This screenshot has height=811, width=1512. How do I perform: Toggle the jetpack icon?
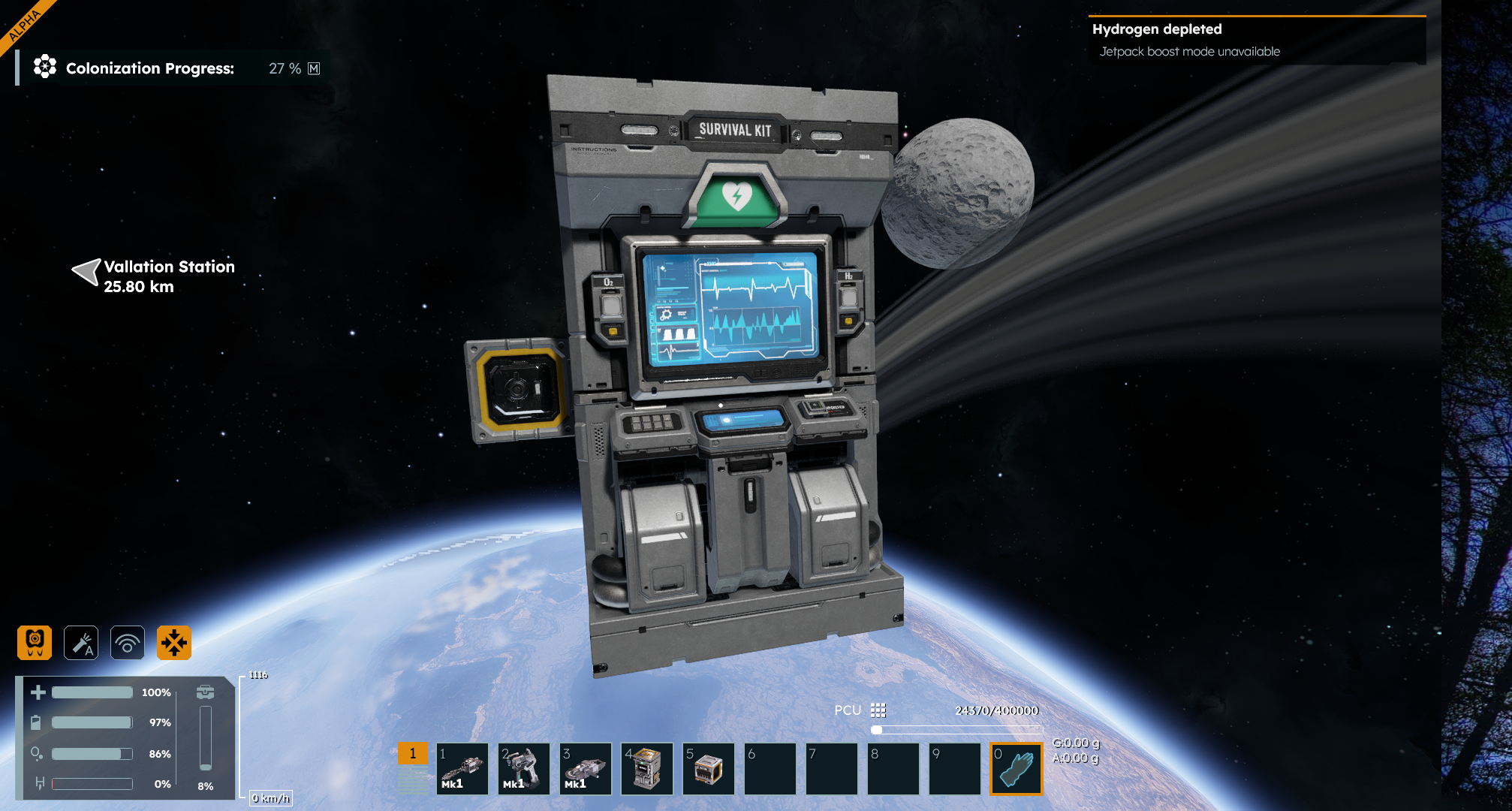(x=35, y=643)
